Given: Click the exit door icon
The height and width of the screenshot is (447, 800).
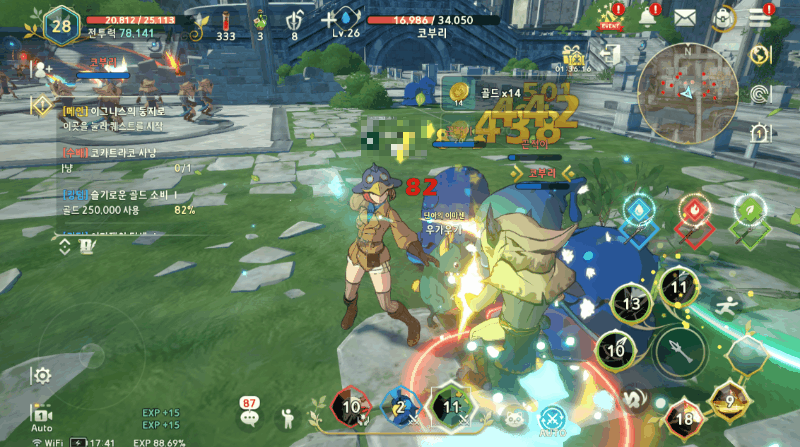Looking at the screenshot, I should [613, 55].
